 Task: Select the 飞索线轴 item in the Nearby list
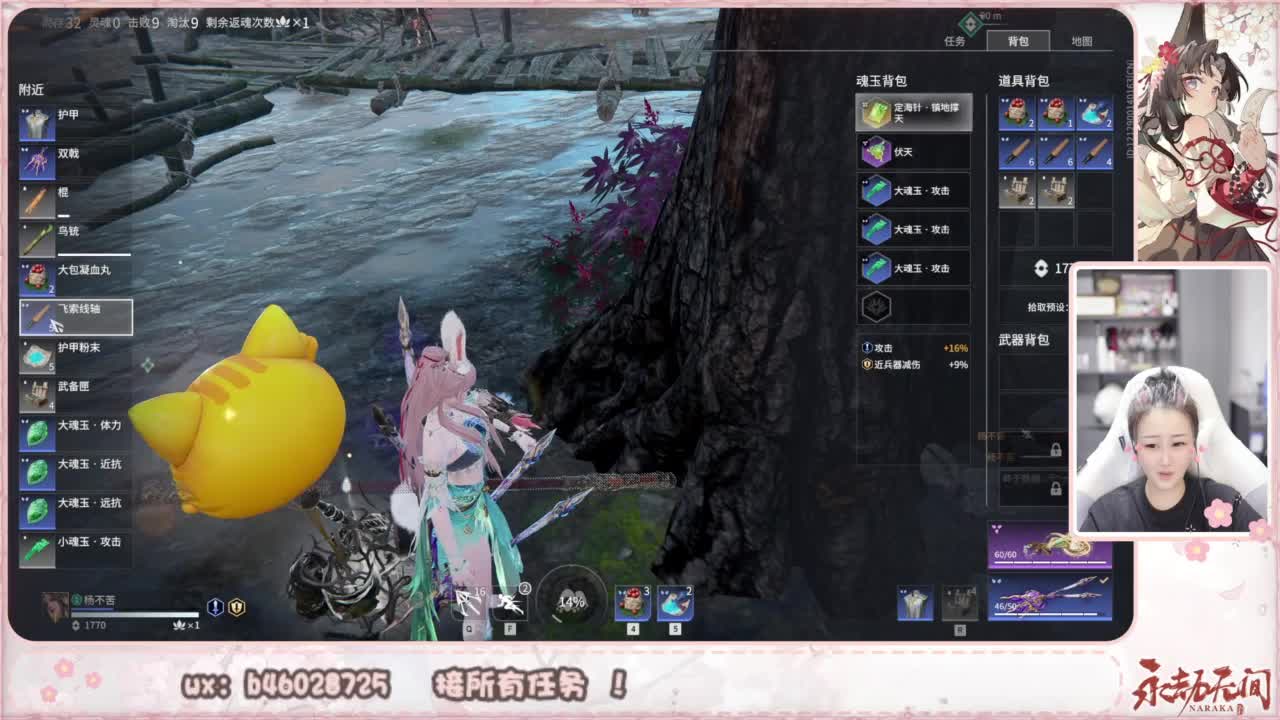pos(60,316)
